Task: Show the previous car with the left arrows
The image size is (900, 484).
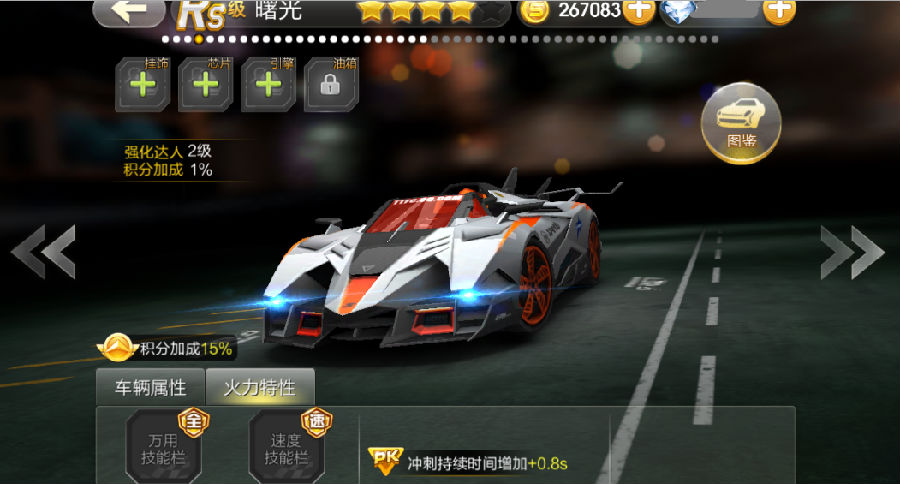Action: point(44,252)
